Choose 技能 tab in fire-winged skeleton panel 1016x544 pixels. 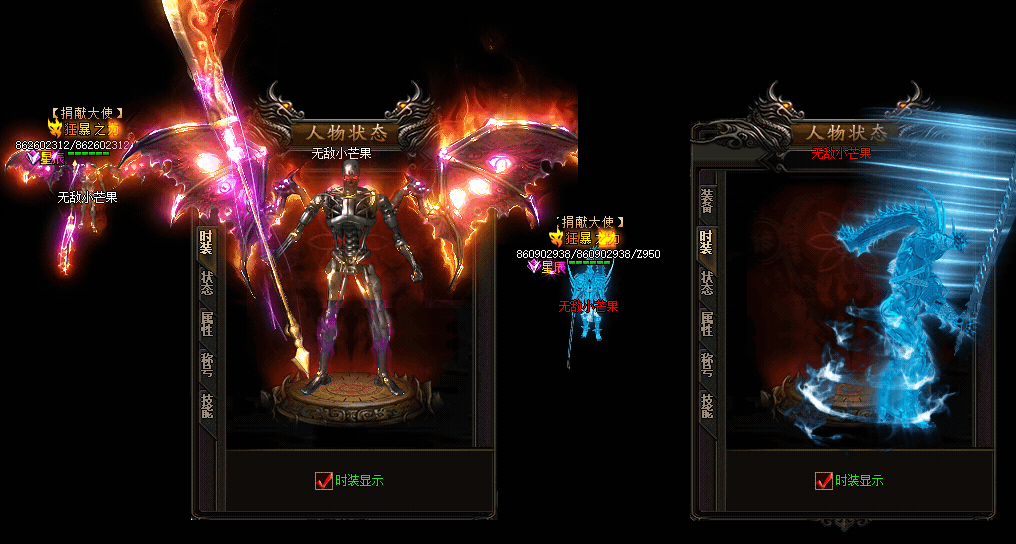206,404
